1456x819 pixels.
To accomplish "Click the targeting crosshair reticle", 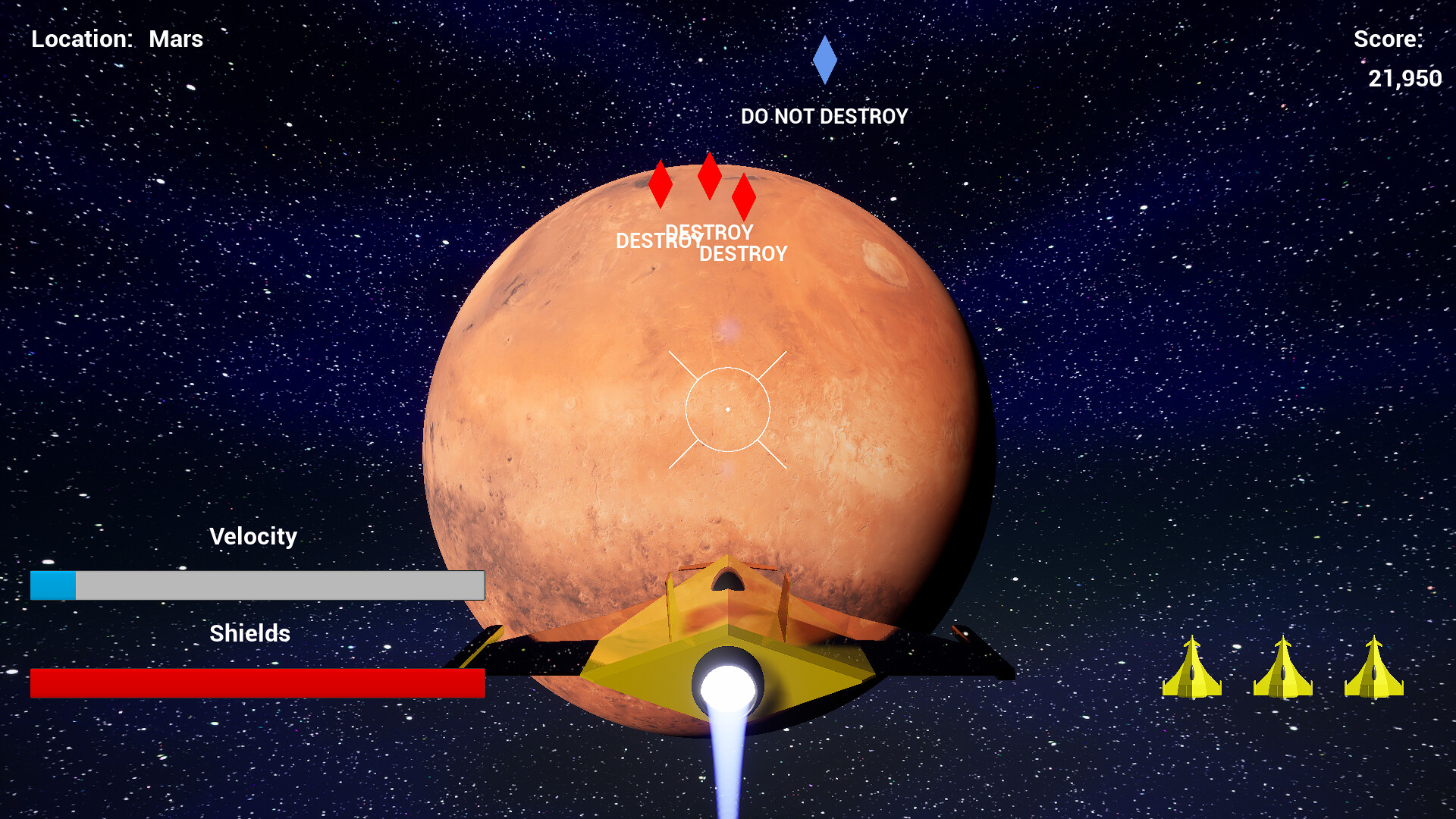I will click(728, 409).
